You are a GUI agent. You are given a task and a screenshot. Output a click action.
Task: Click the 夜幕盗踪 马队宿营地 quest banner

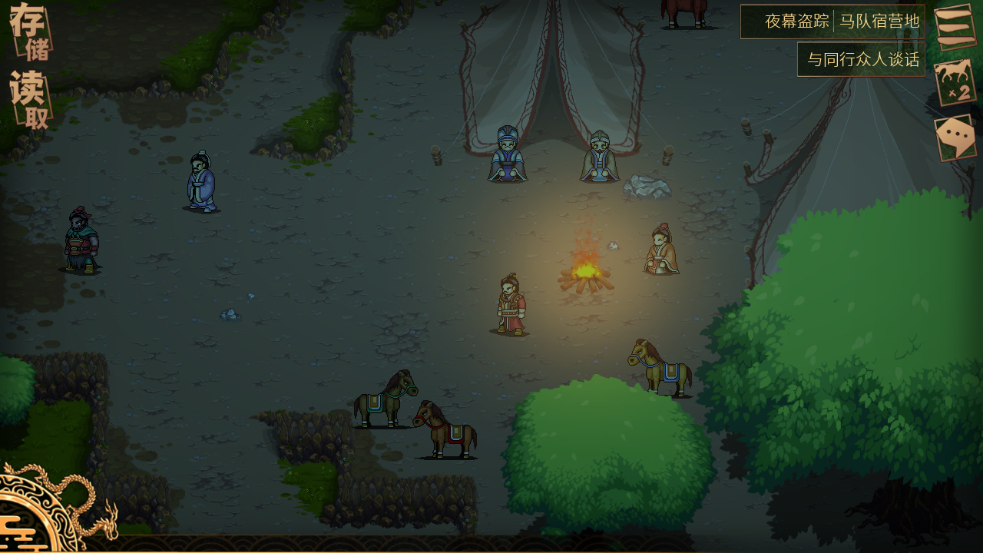click(x=841, y=21)
